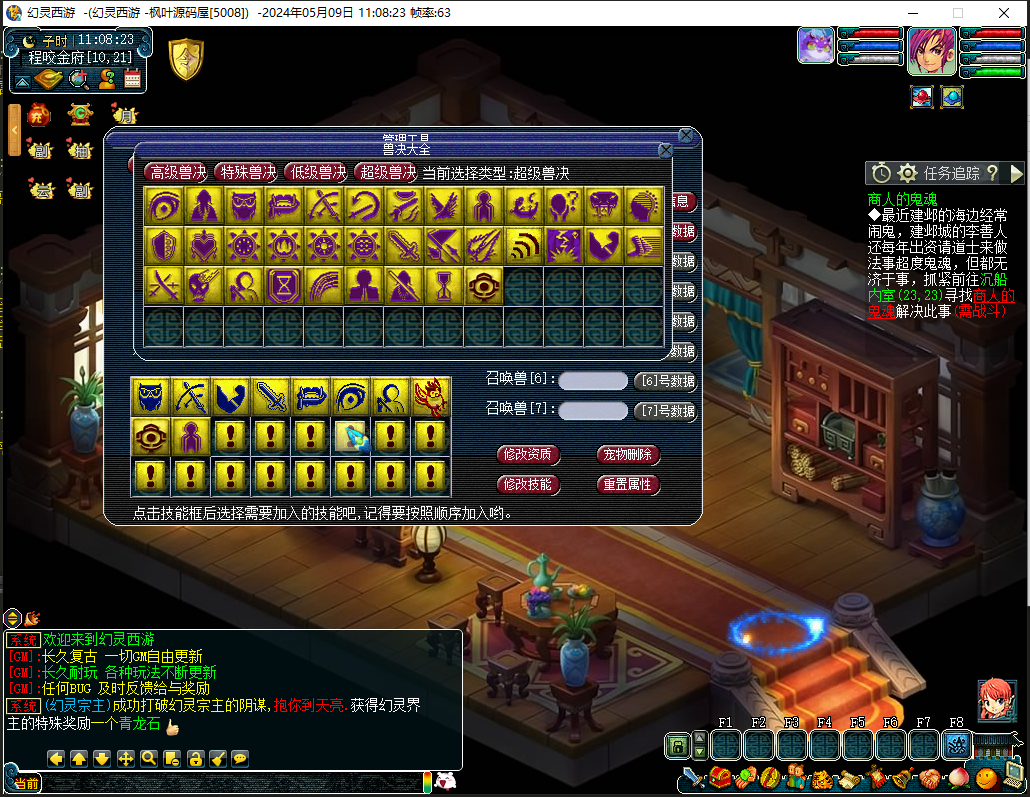Close the 兽决大全 skill list panel

(x=665, y=151)
